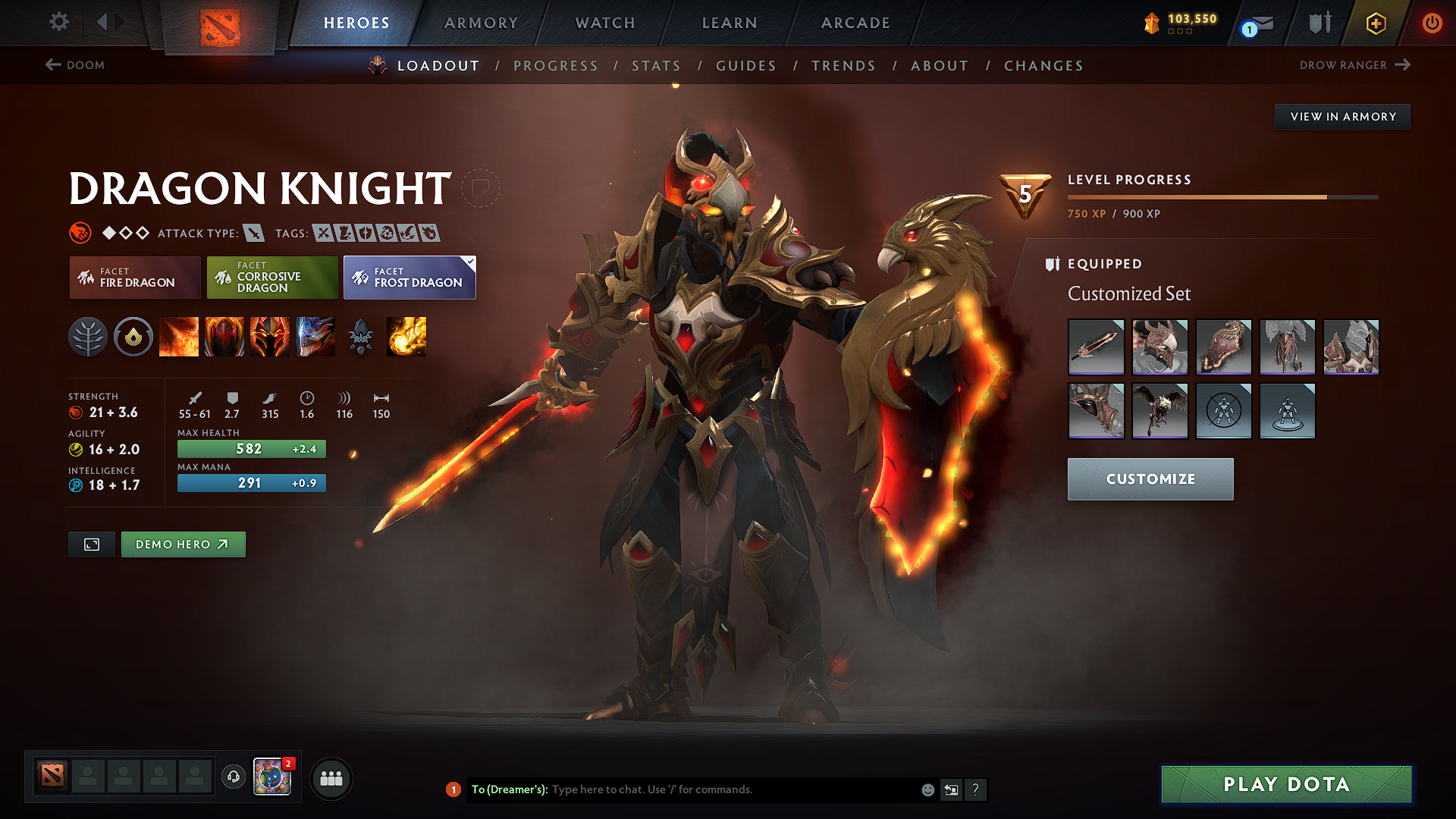Select the Breathe Fire ability icon
This screenshot has width=1456, height=819.
(x=180, y=337)
